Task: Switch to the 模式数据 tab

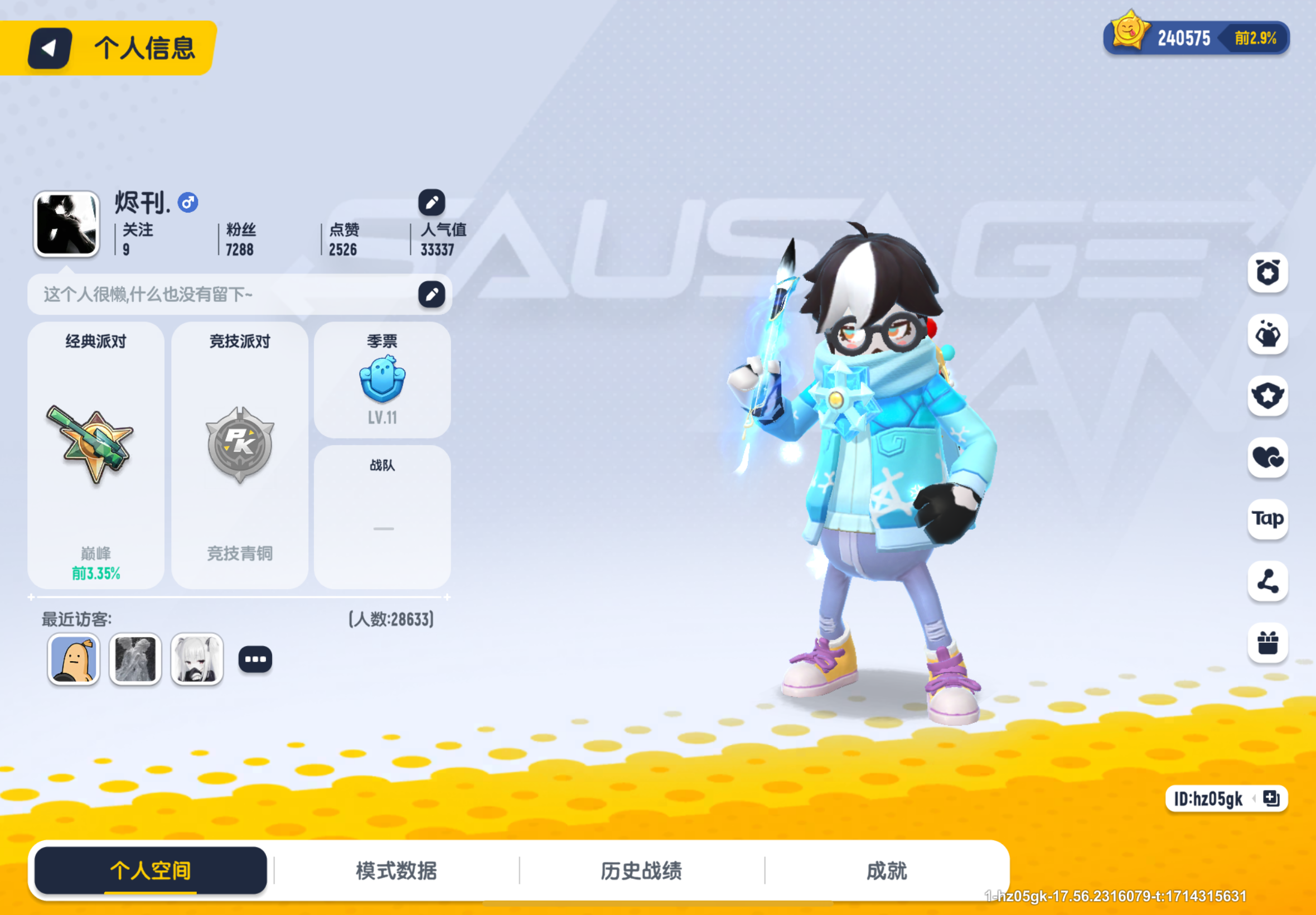Action: click(x=397, y=870)
